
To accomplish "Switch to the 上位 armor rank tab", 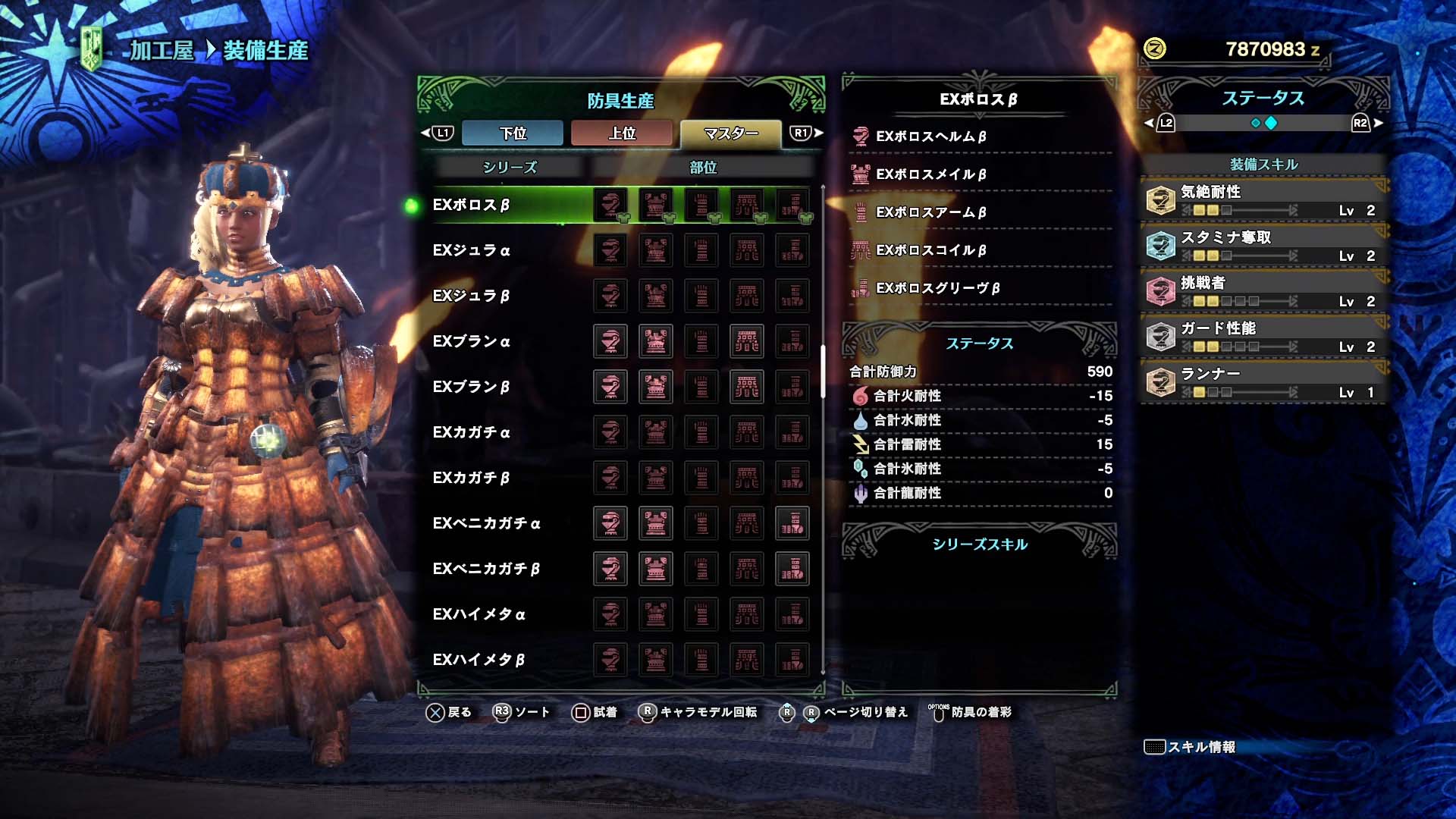I will tap(622, 133).
